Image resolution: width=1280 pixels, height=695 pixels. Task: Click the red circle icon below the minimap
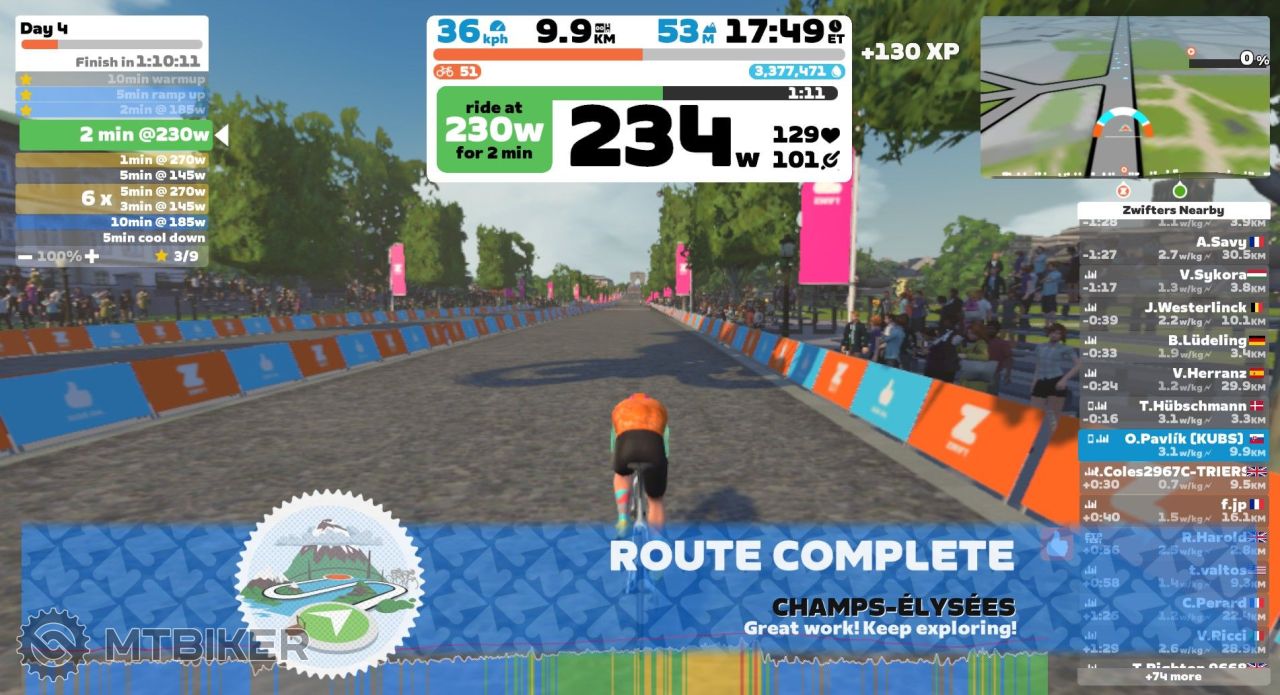(1122, 190)
